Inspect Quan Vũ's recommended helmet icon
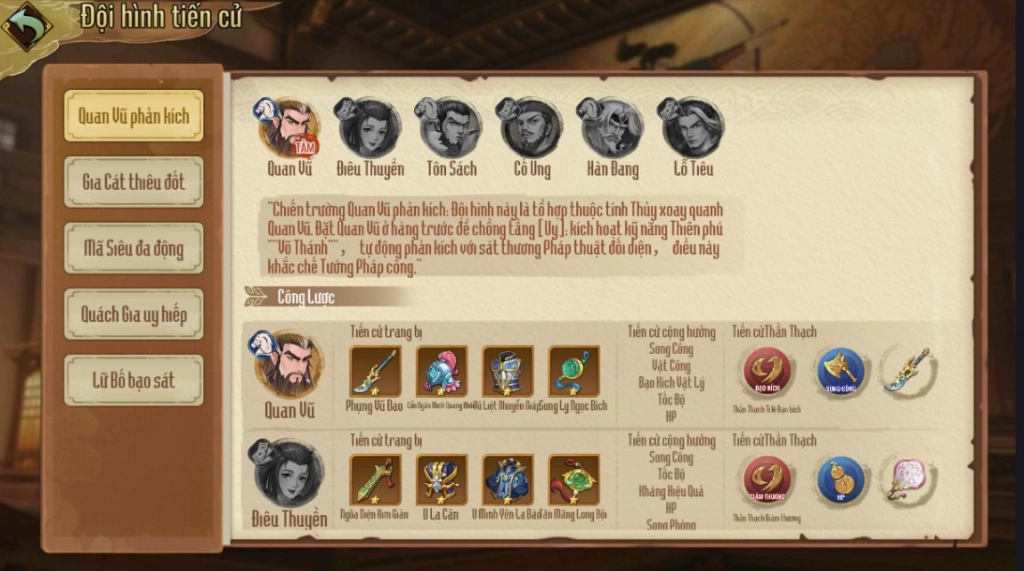The height and width of the screenshot is (571, 1024). click(x=442, y=371)
